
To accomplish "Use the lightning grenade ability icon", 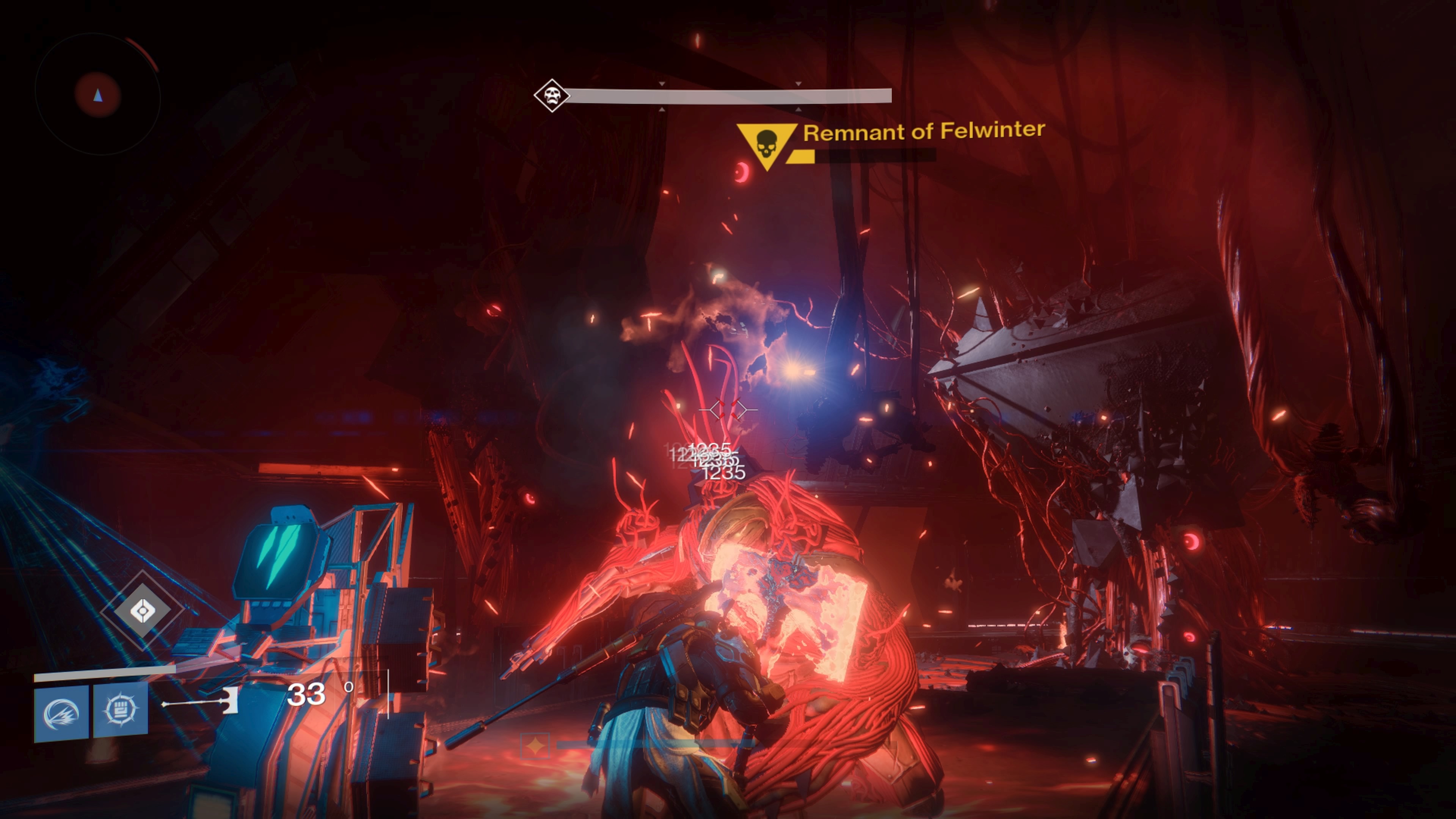I will coord(61,712).
